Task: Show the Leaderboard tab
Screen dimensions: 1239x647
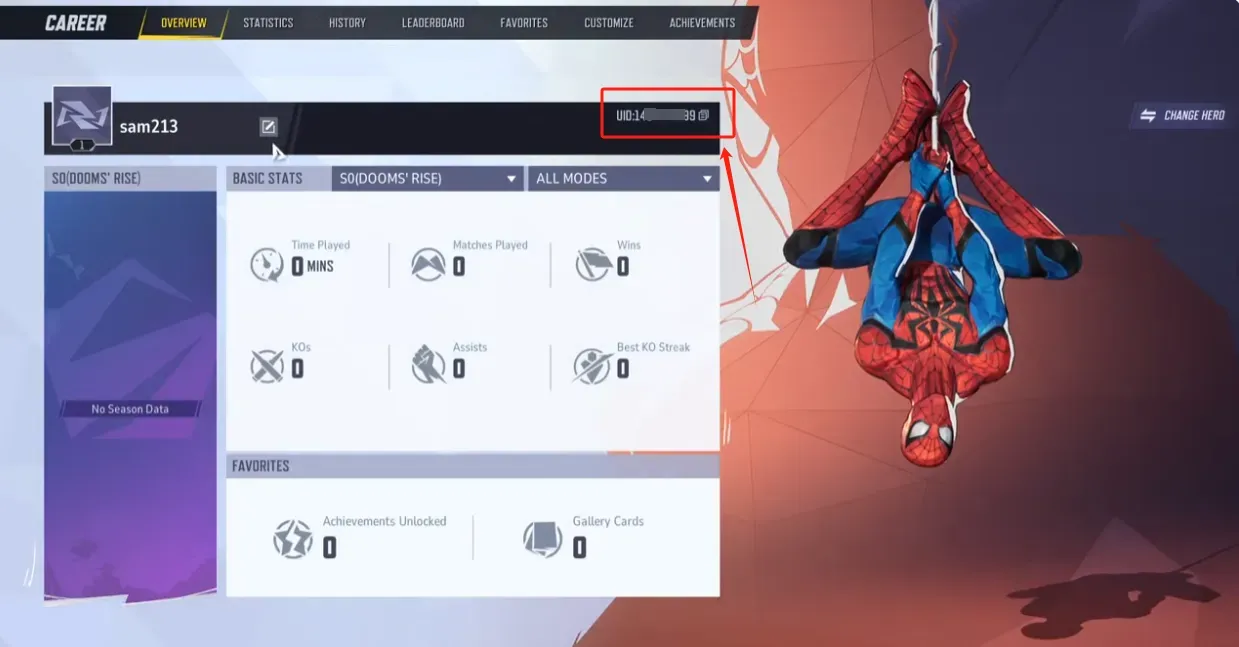Action: click(433, 22)
